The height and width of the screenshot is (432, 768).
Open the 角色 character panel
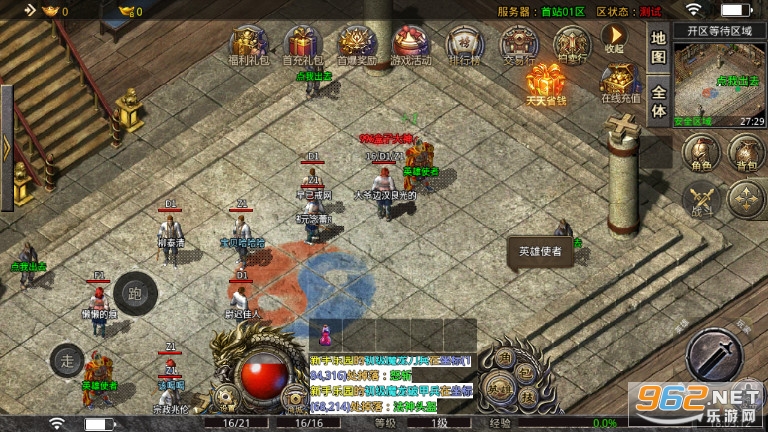click(x=700, y=154)
